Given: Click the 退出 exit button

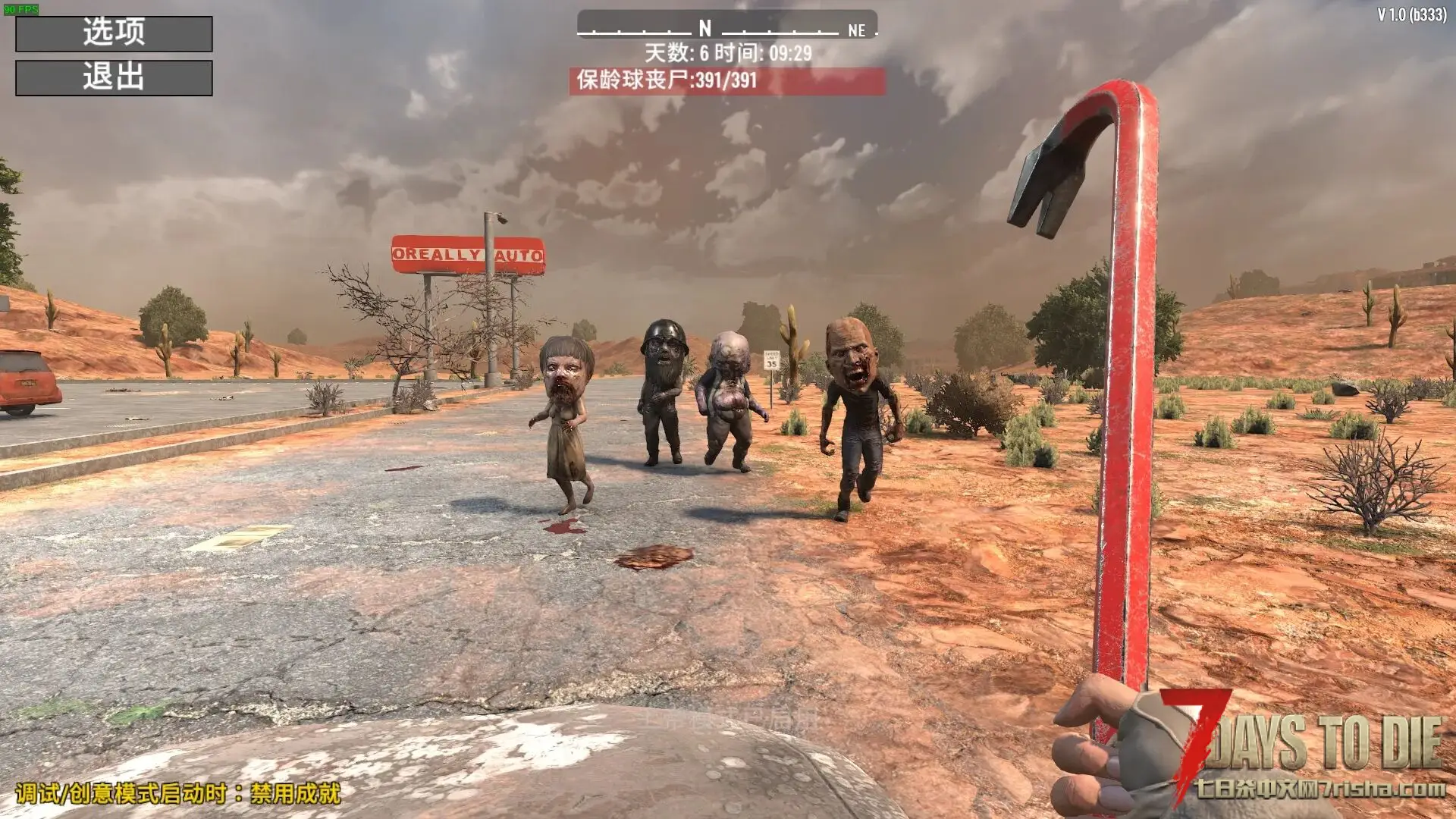Looking at the screenshot, I should (114, 77).
